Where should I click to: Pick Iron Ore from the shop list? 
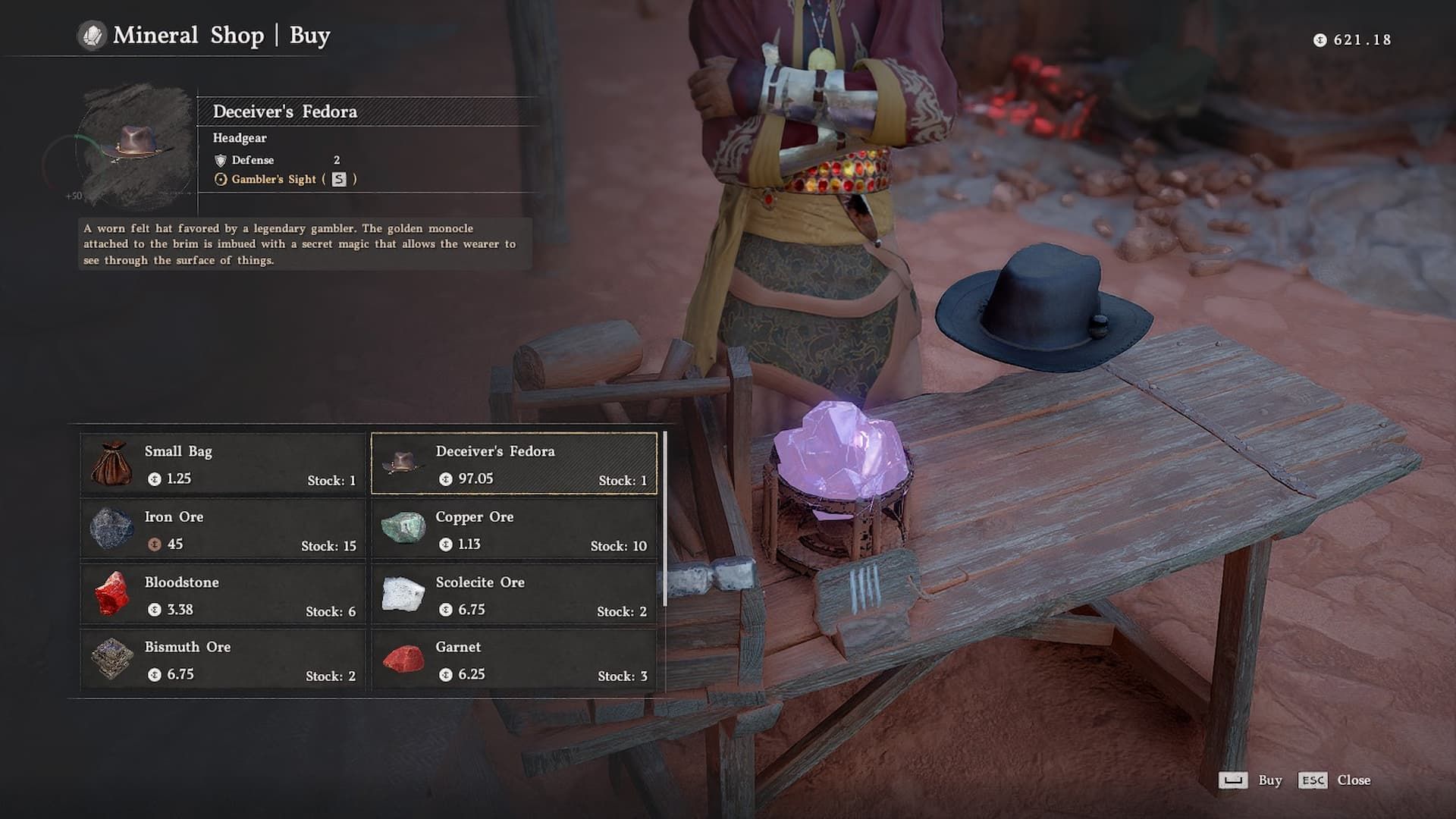223,529
